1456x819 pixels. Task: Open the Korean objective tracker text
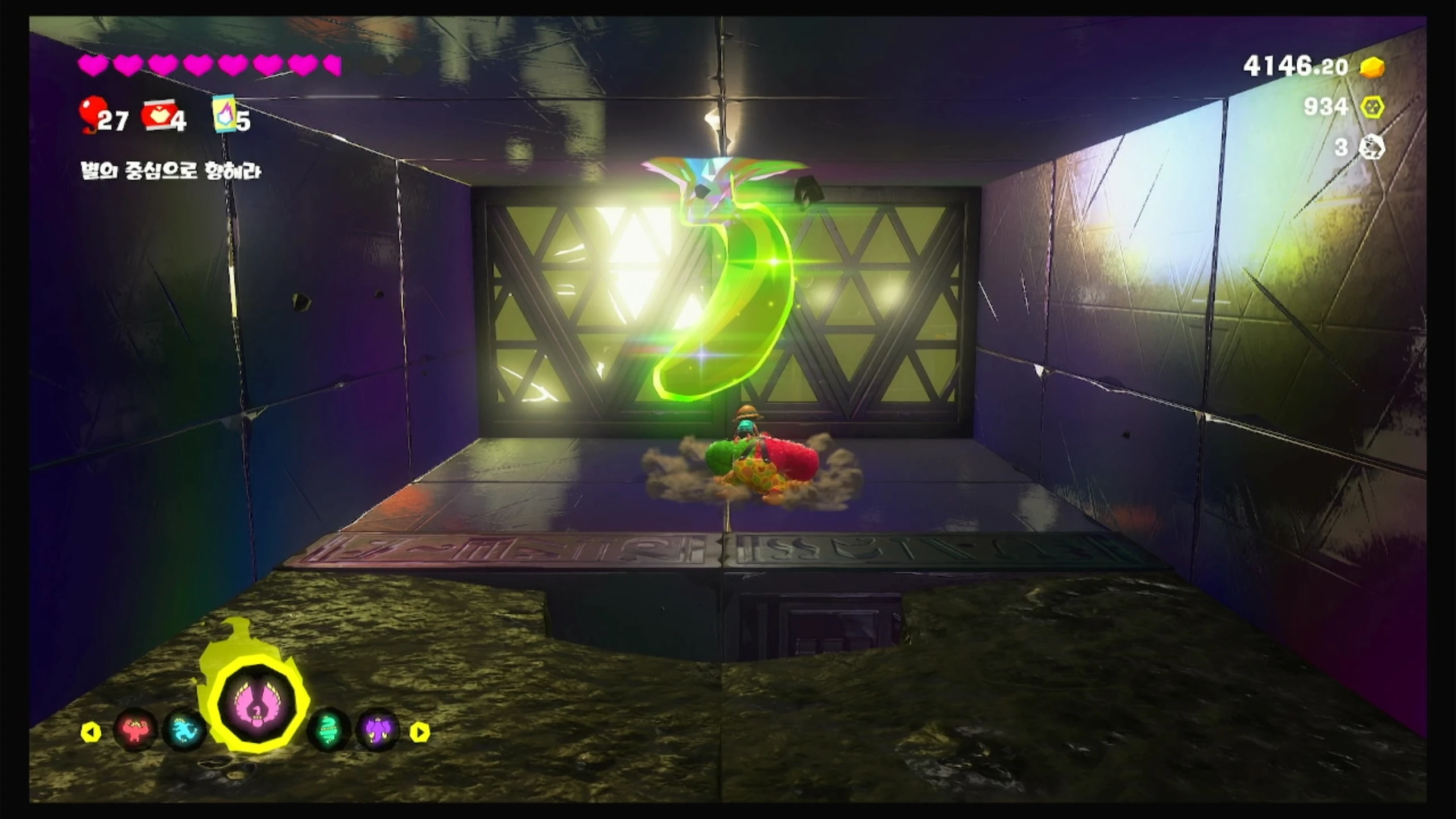click(x=171, y=171)
